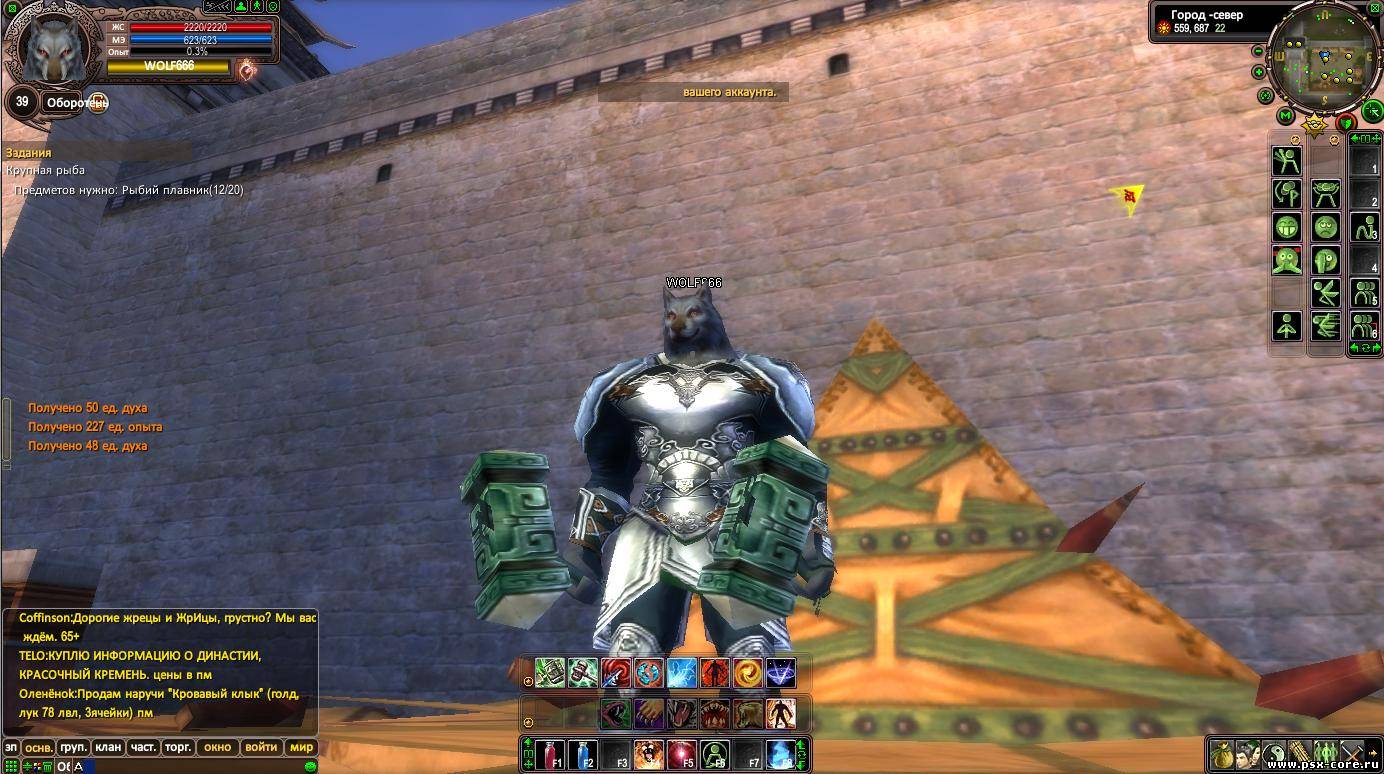Click the circular minimap
Viewport: 1384px width, 774px height.
tap(1324, 60)
